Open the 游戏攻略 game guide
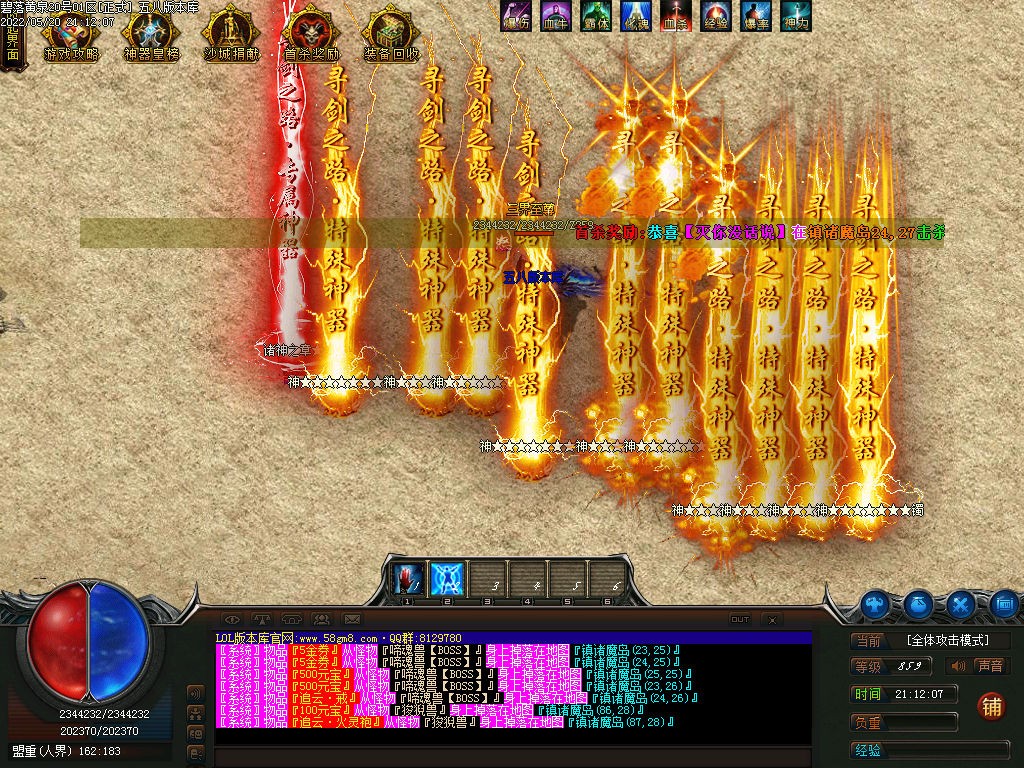Screen dimensions: 1024x768 pos(70,38)
